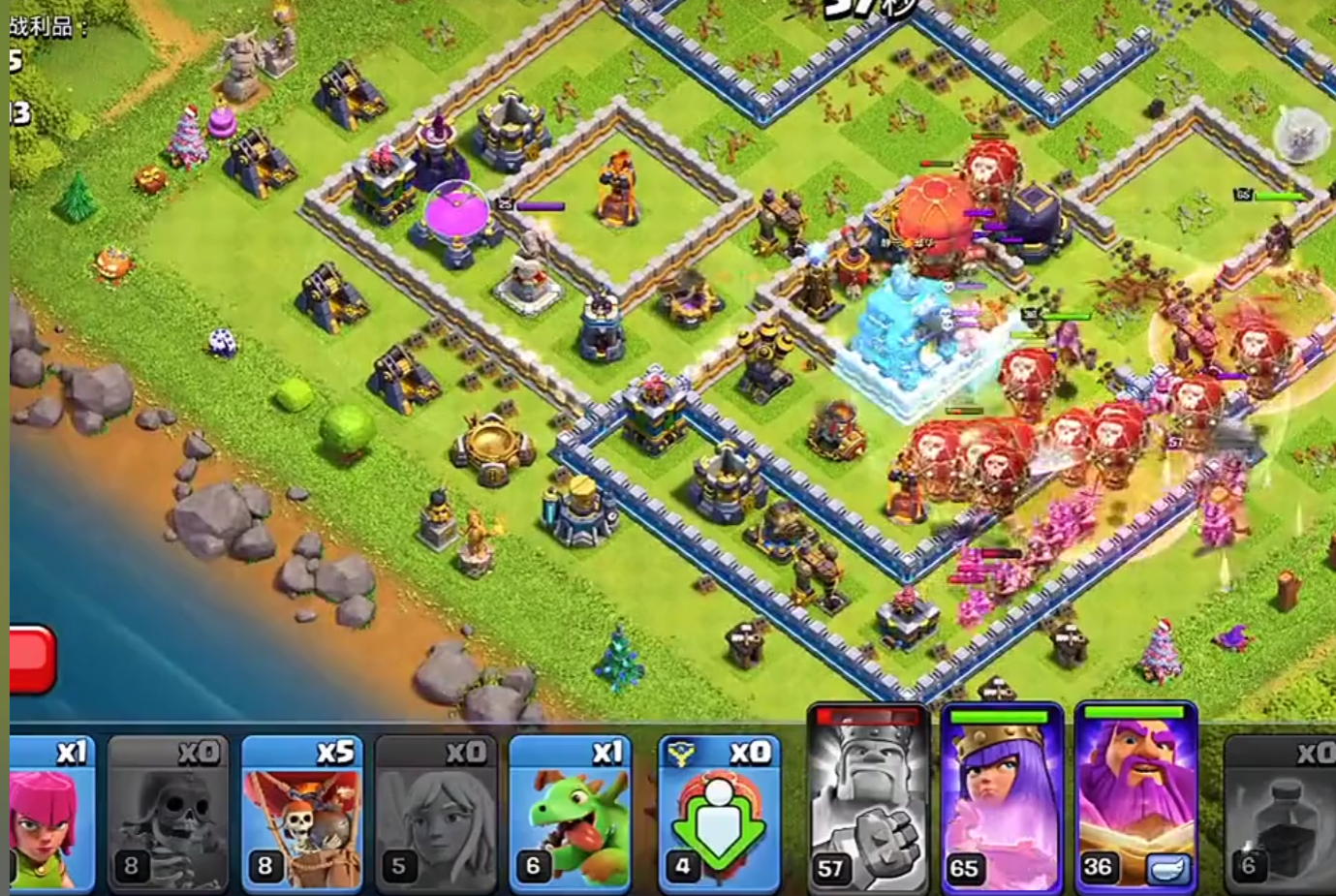
Task: Click the greyed-out Barbarian King card
Action: pos(867,799)
